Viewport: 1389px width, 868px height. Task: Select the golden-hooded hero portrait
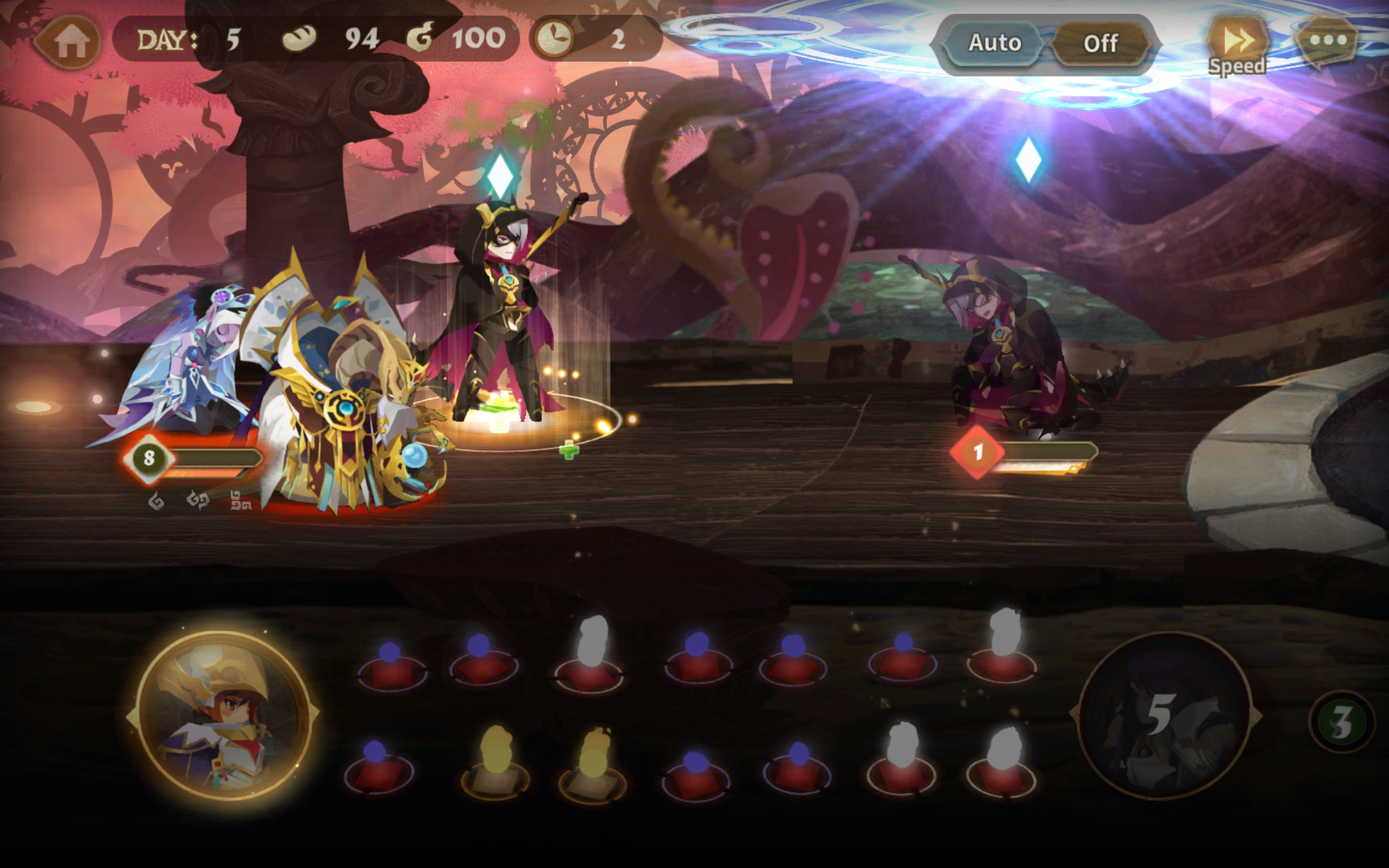point(224,714)
